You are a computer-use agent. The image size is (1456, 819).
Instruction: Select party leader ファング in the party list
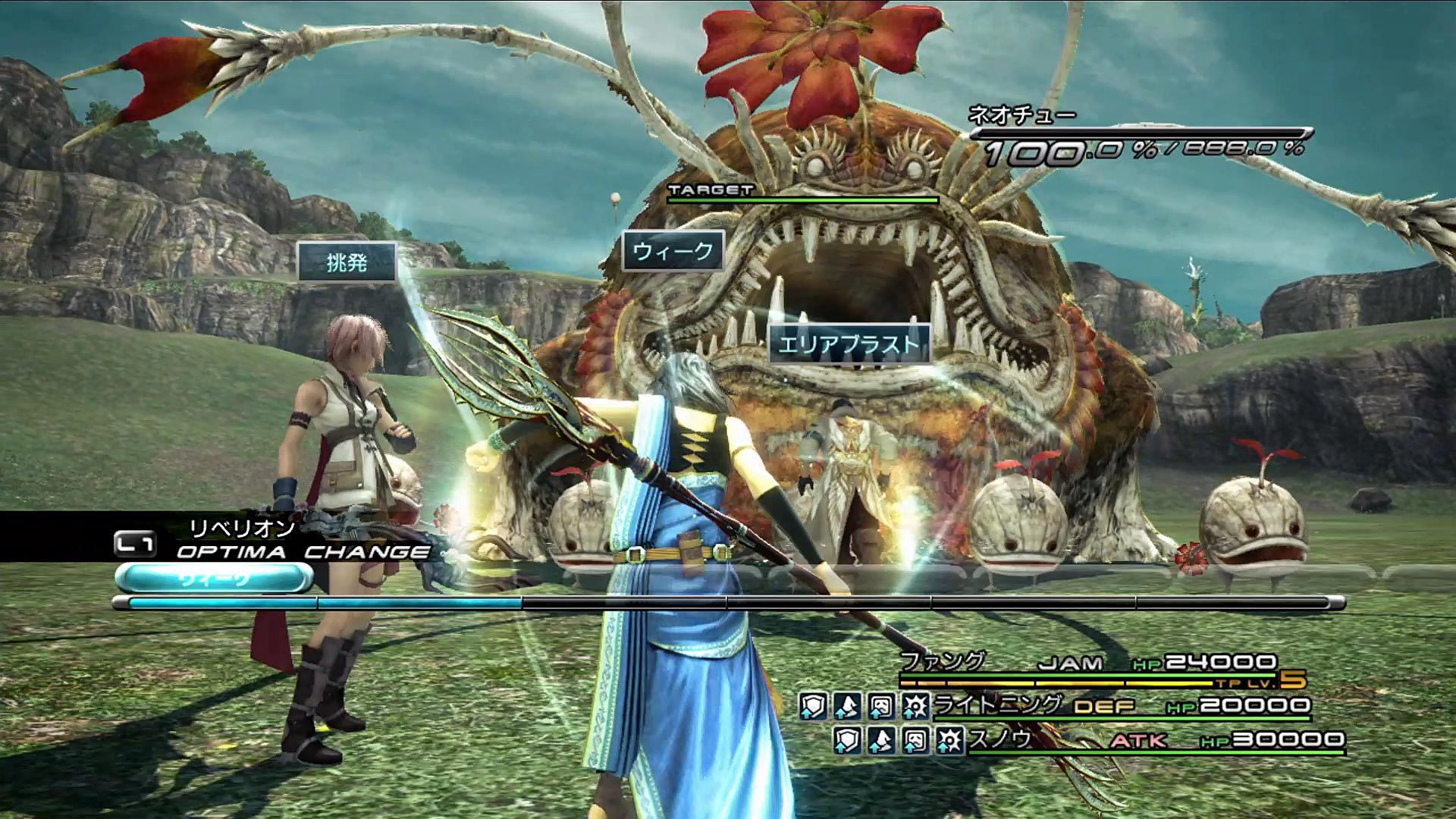943,662
